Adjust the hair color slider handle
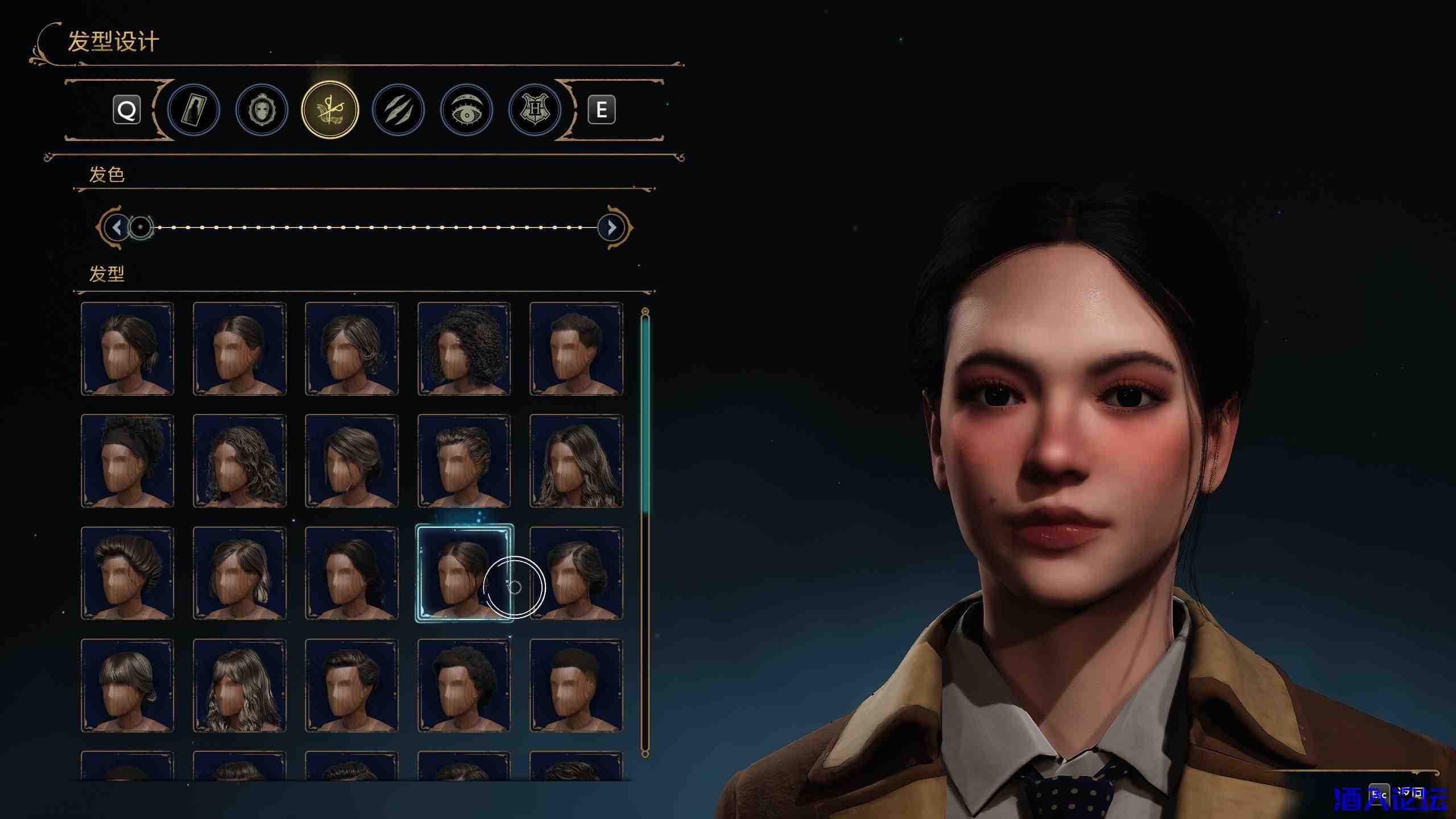This screenshot has height=819, width=1456. [140, 227]
